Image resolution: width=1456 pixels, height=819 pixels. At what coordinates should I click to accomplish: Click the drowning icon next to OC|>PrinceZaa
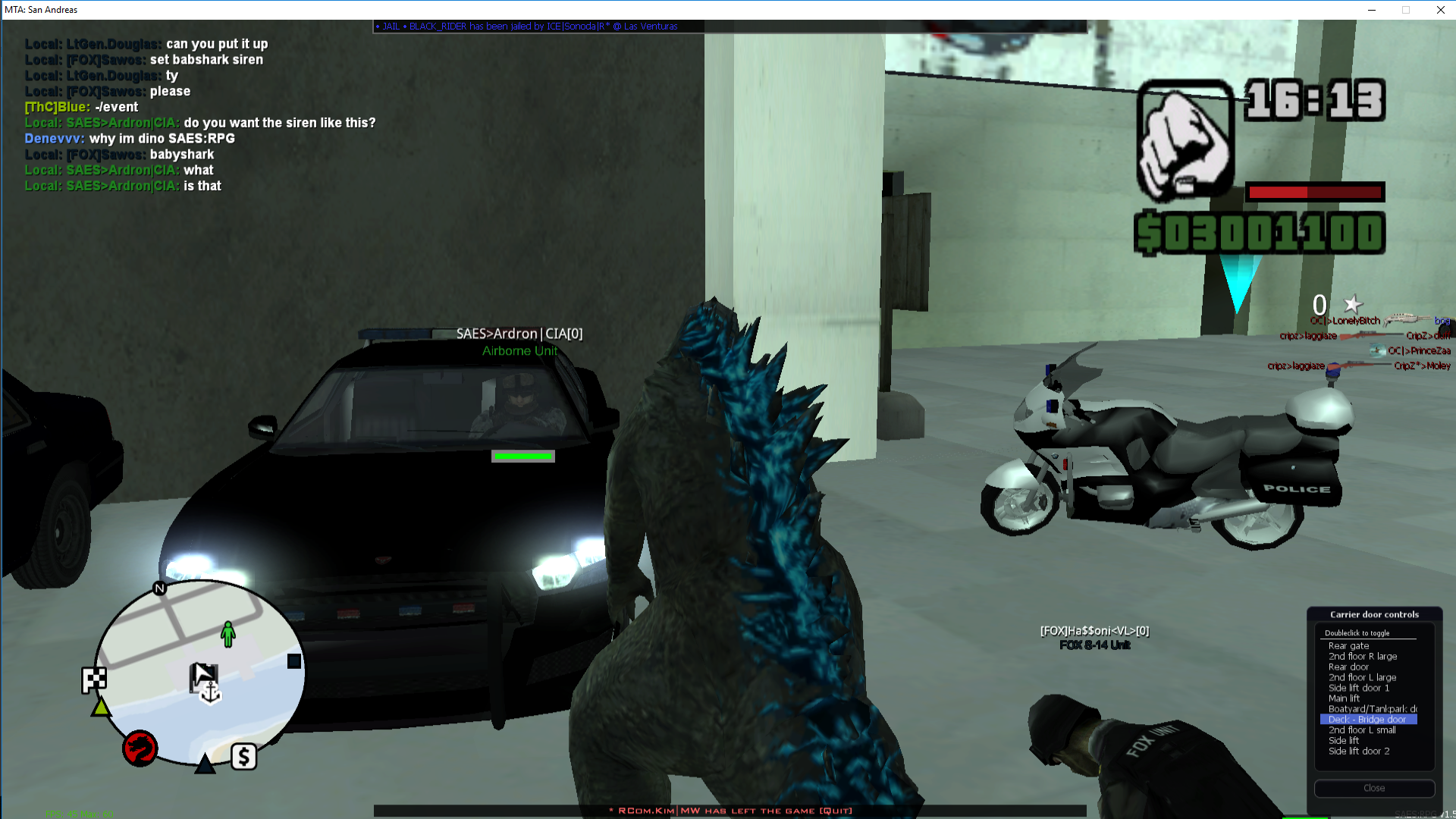(x=1378, y=350)
